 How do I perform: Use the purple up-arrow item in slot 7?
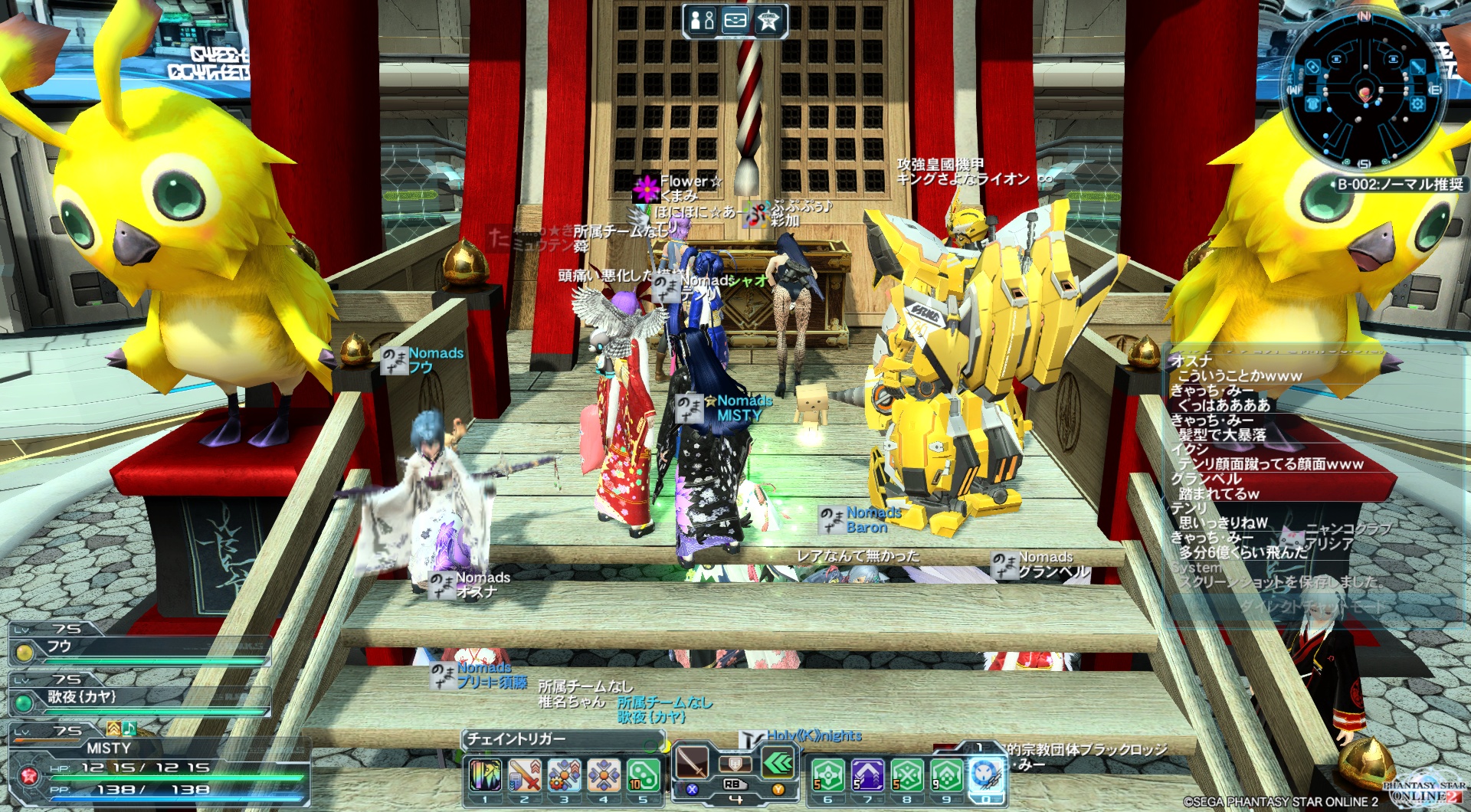pos(867,775)
